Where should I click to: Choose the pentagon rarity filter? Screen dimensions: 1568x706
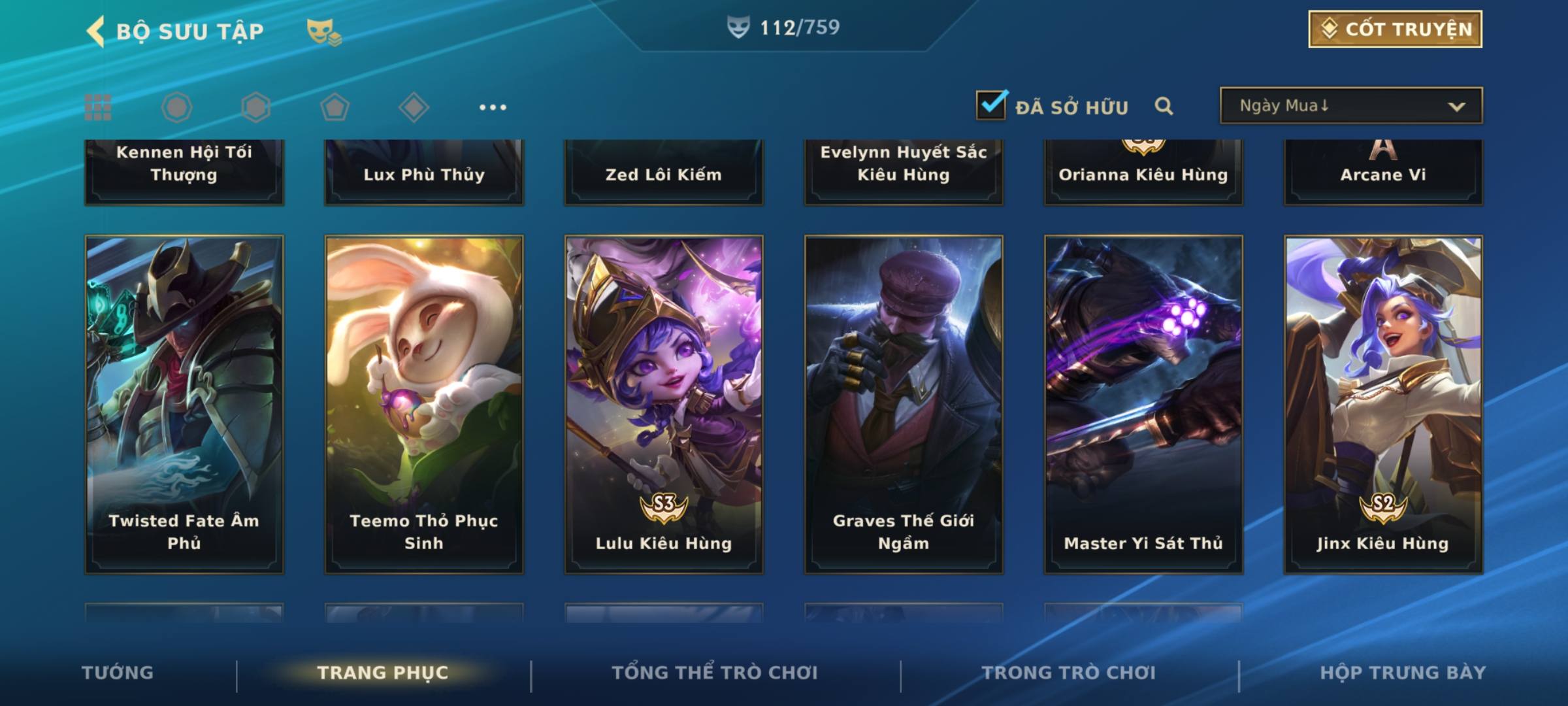click(335, 107)
